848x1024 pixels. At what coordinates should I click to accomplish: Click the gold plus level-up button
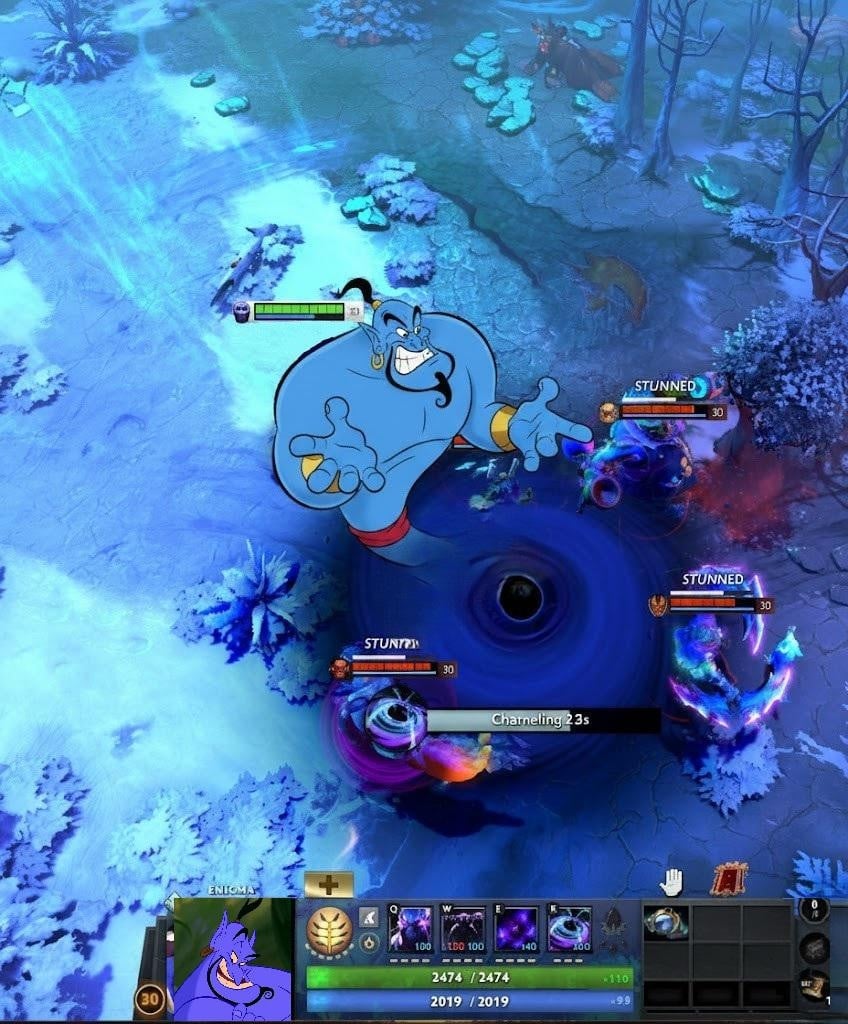click(x=329, y=884)
